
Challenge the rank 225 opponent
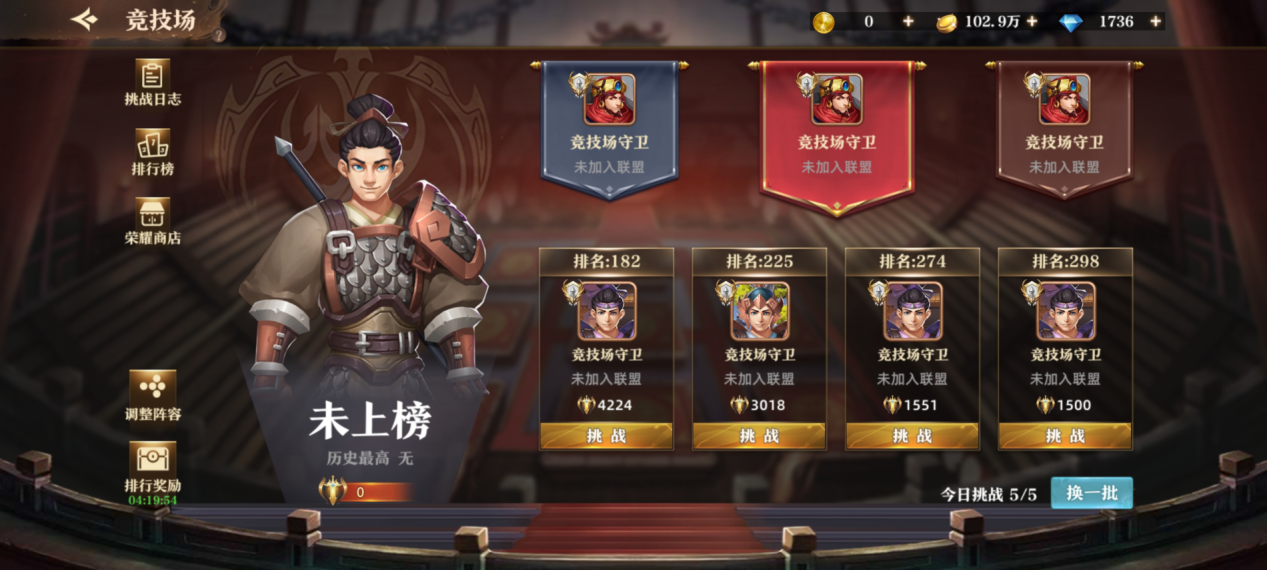[760, 436]
